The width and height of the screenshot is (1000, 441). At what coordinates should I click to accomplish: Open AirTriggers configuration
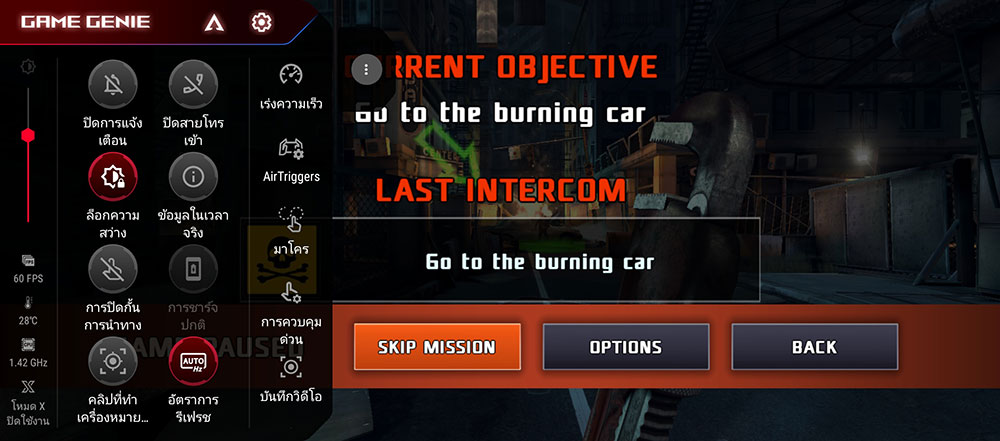(291, 150)
